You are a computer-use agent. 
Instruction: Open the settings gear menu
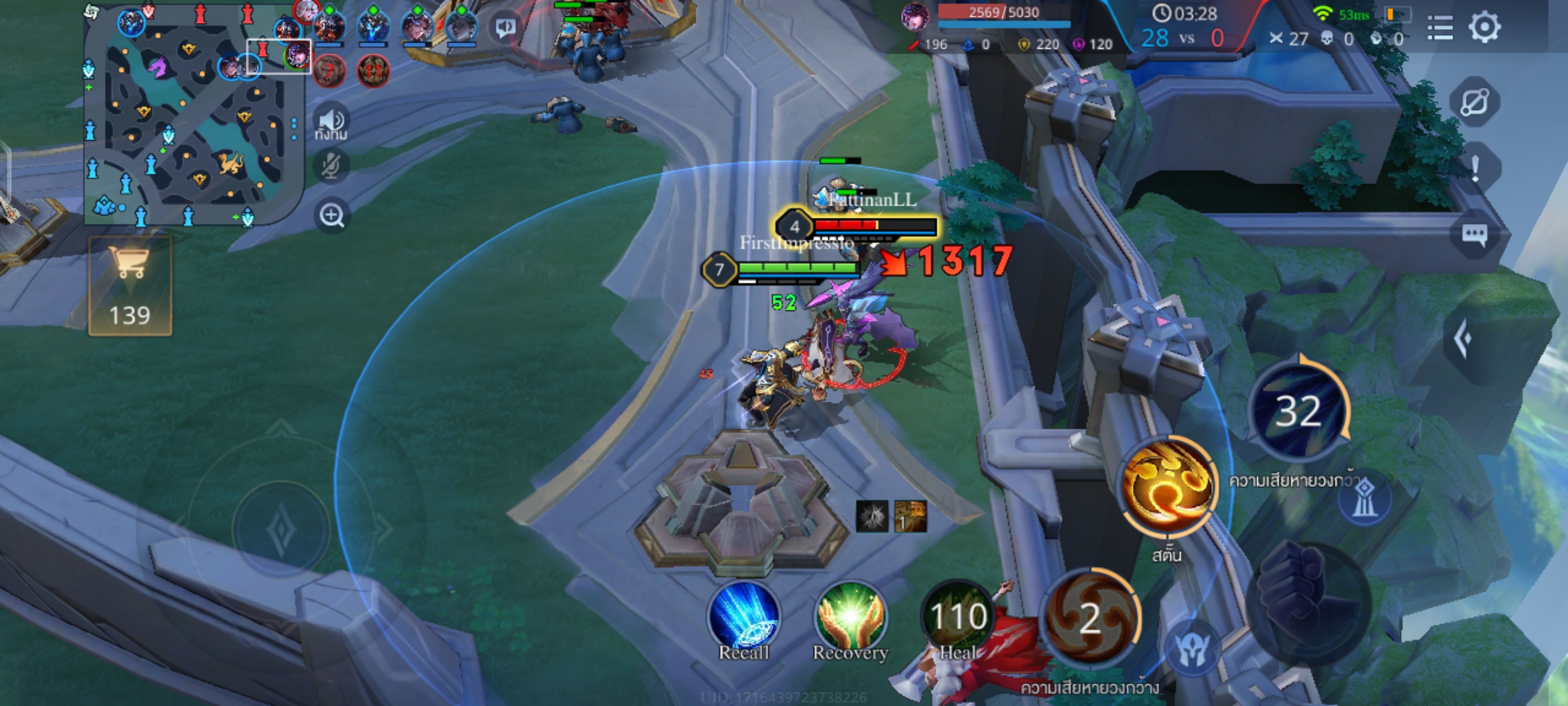tap(1484, 27)
